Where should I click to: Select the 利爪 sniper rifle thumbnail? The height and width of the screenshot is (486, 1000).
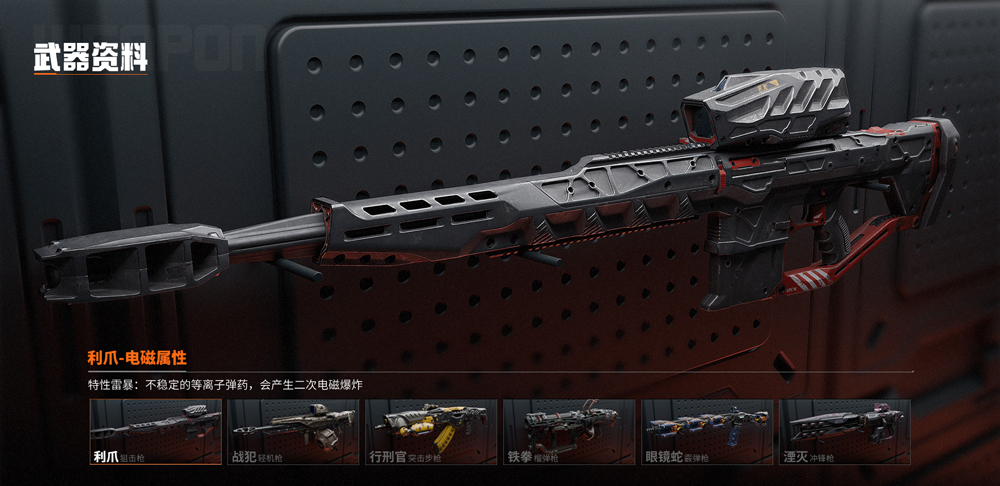pyautogui.click(x=155, y=431)
